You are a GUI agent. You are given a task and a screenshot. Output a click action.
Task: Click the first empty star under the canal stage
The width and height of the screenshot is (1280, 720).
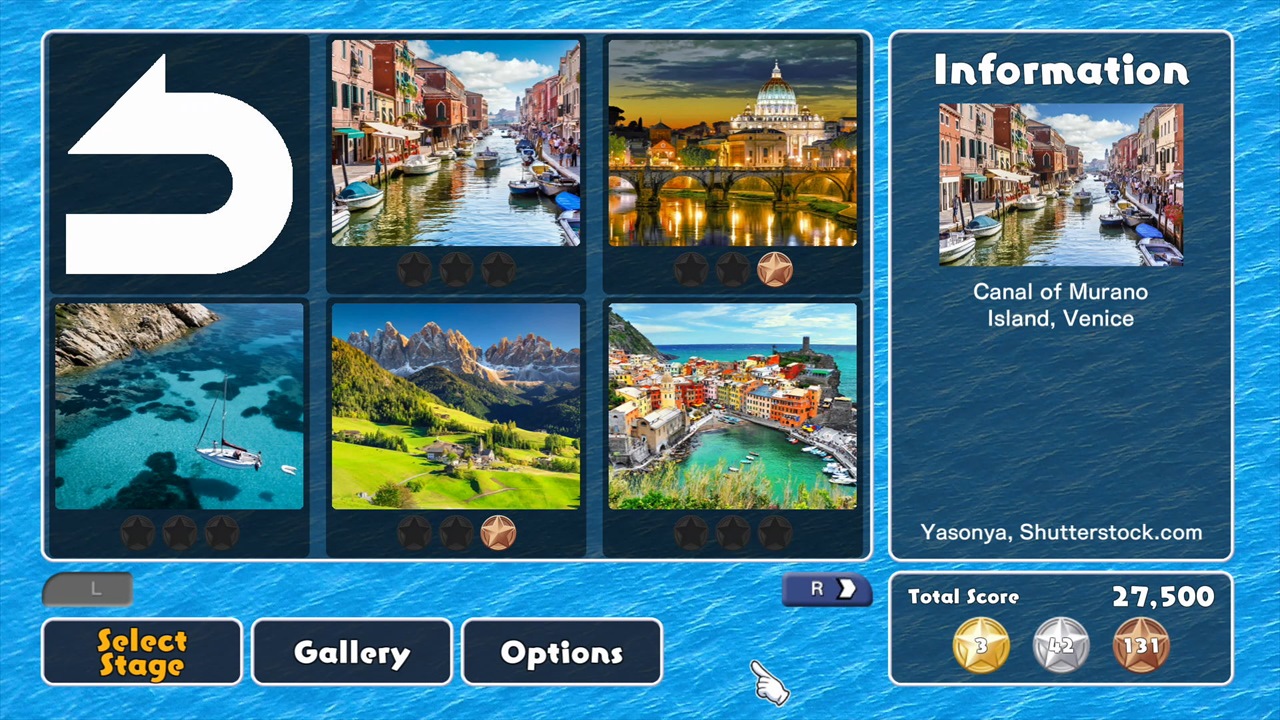coord(414,268)
